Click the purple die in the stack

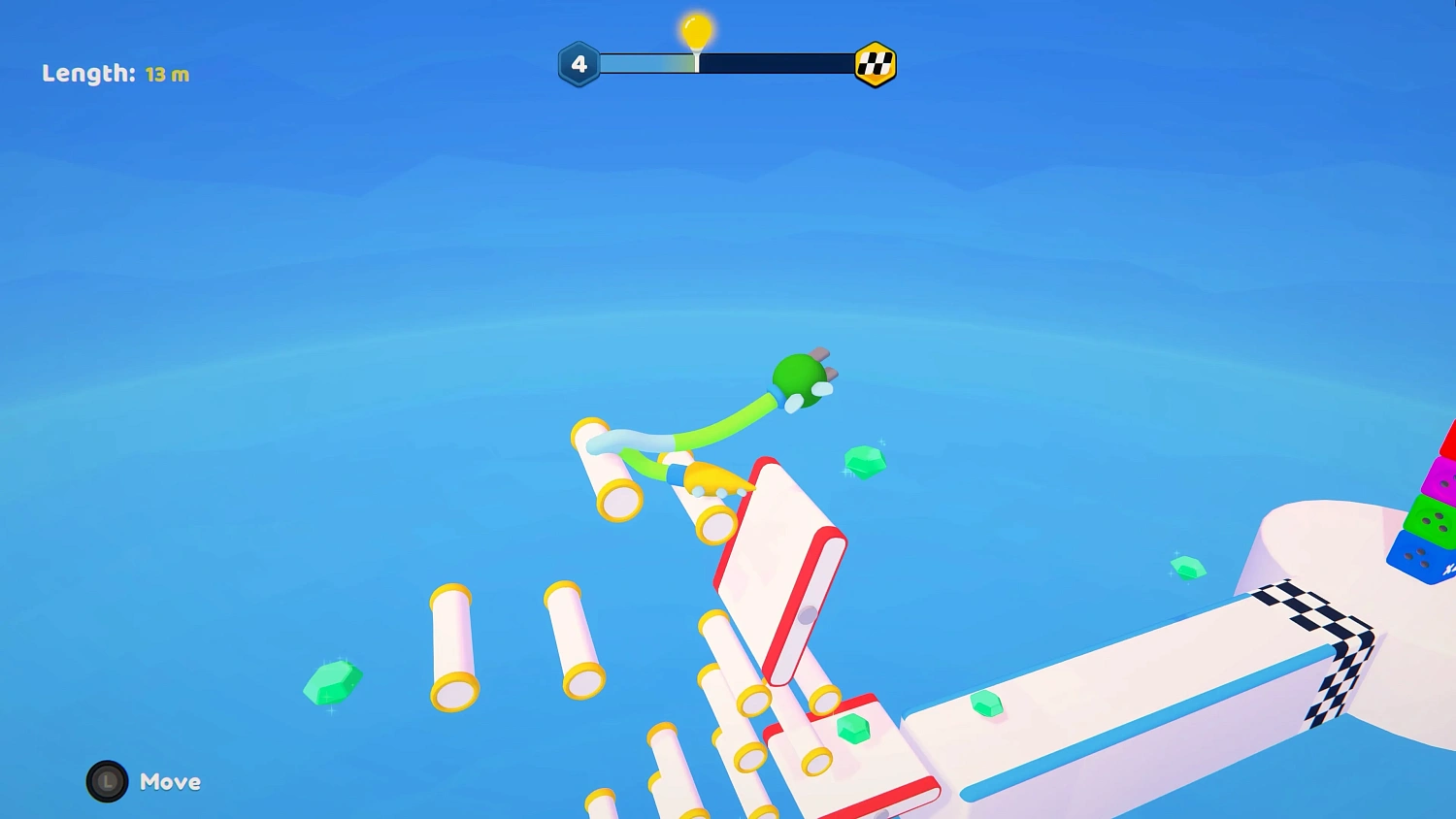click(1443, 477)
